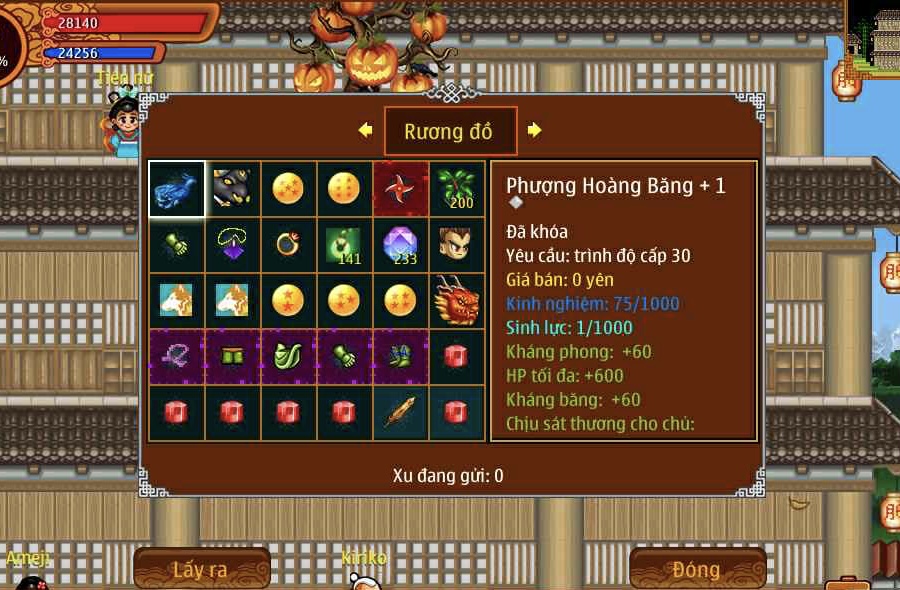Viewport: 900px width, 590px height.
Task: Select the black wolf head slot
Action: click(x=233, y=189)
